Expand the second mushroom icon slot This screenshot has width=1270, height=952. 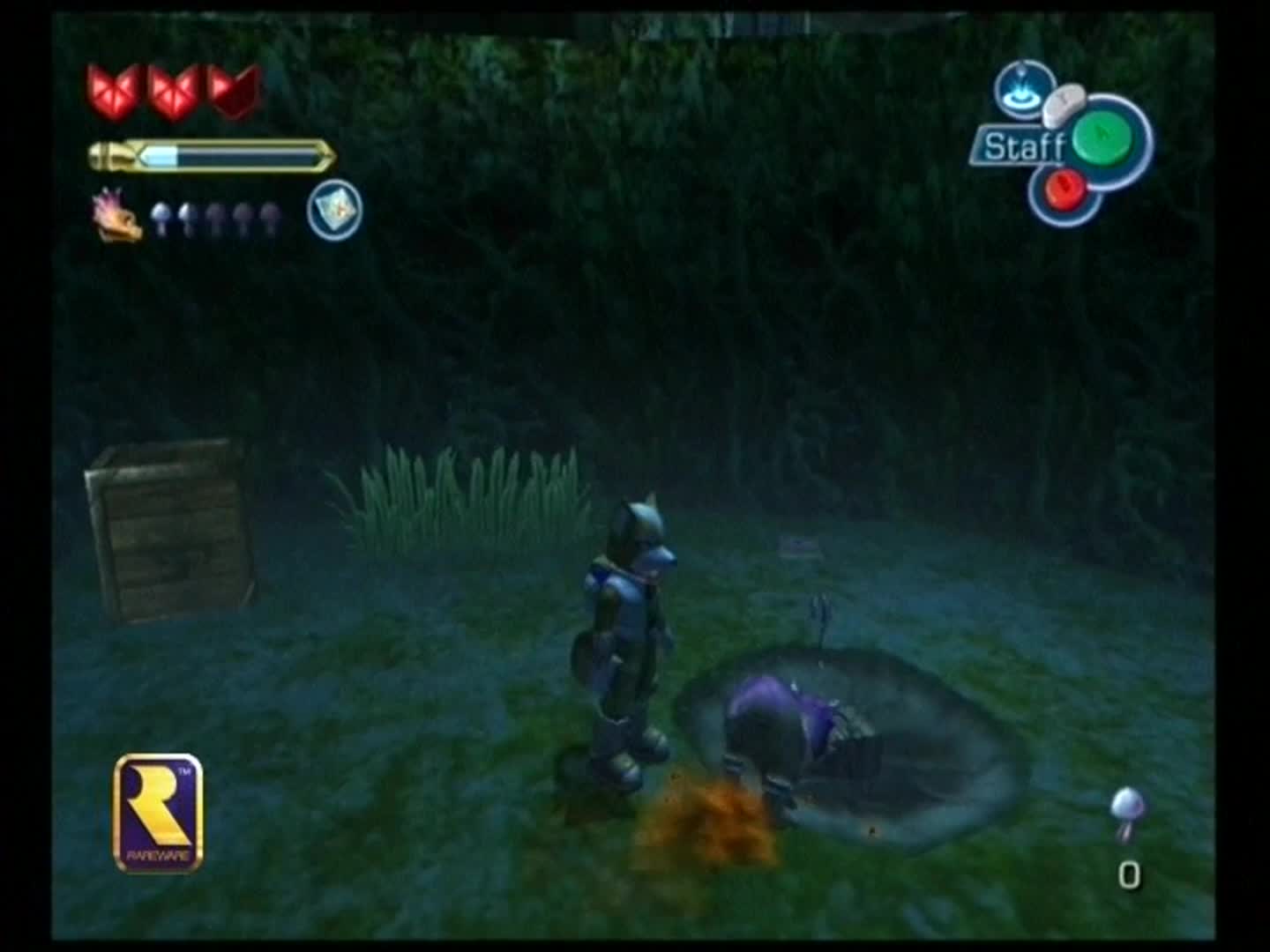click(189, 214)
